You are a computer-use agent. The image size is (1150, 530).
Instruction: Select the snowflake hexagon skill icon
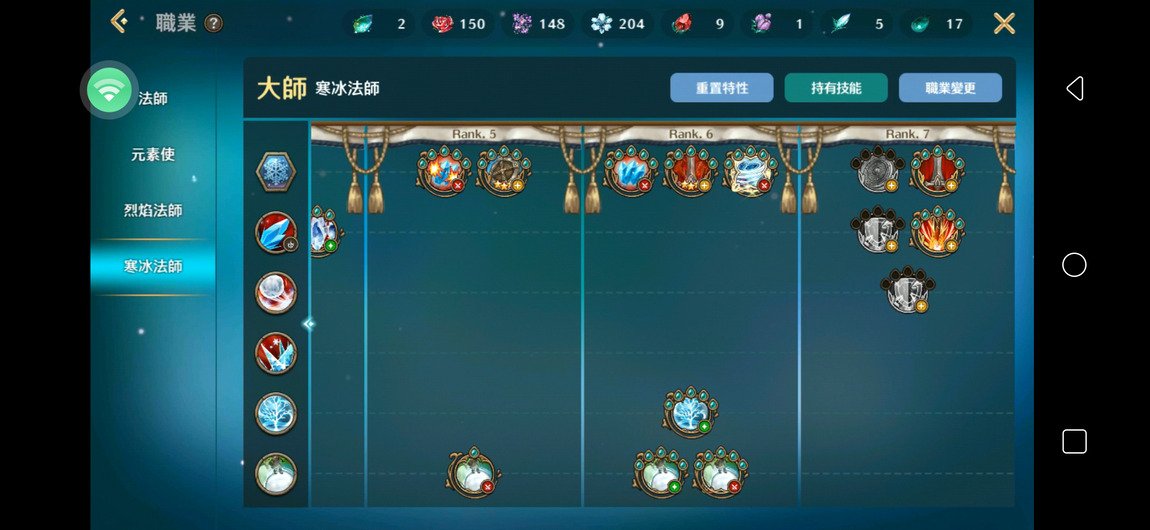[x=275, y=173]
